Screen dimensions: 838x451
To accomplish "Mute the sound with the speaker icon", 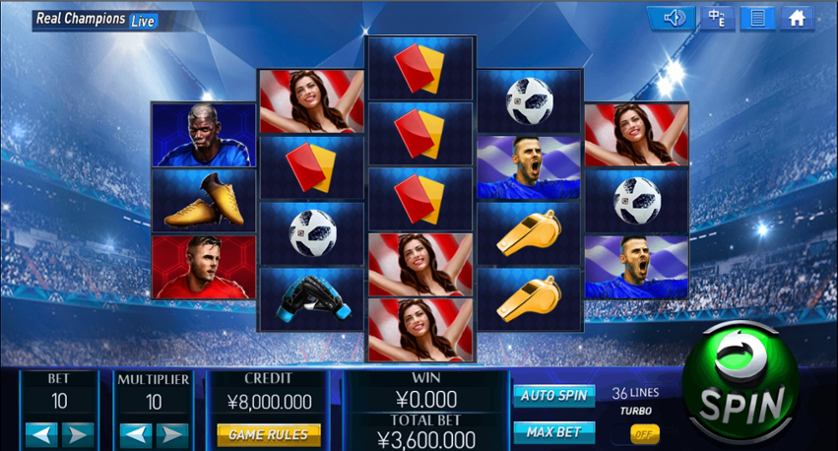I will click(x=671, y=18).
